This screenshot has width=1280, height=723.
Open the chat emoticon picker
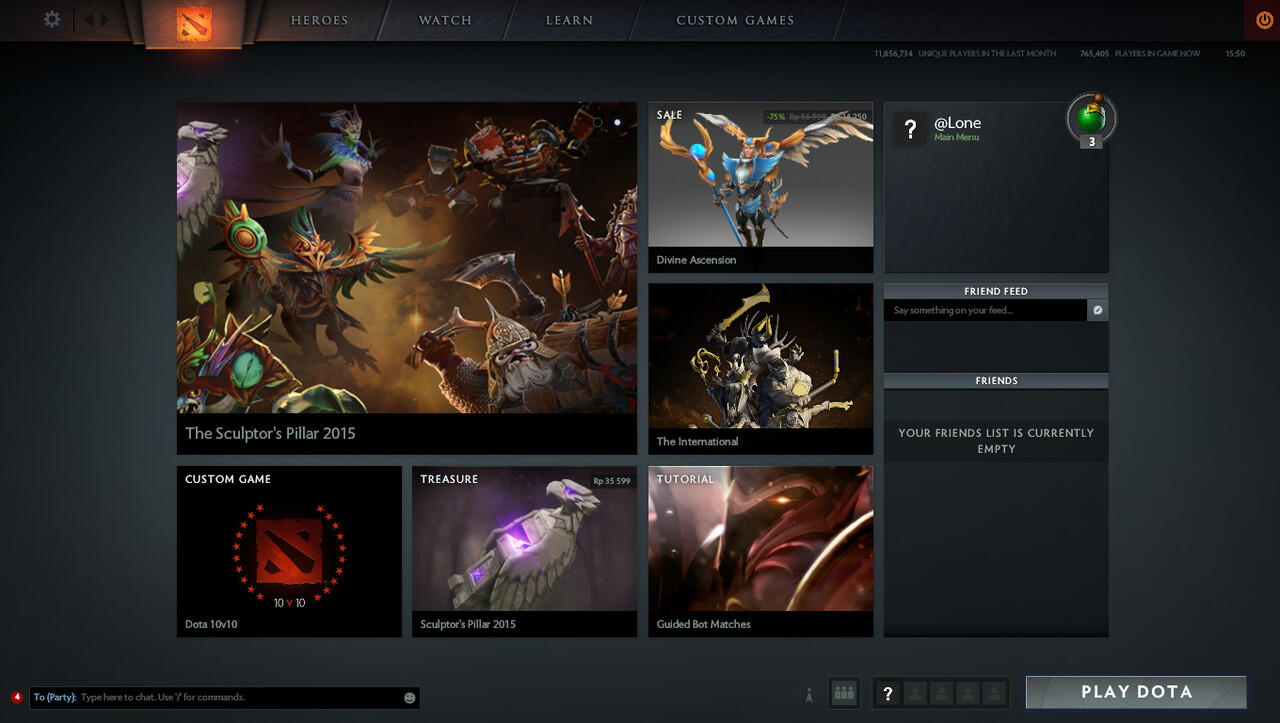409,698
